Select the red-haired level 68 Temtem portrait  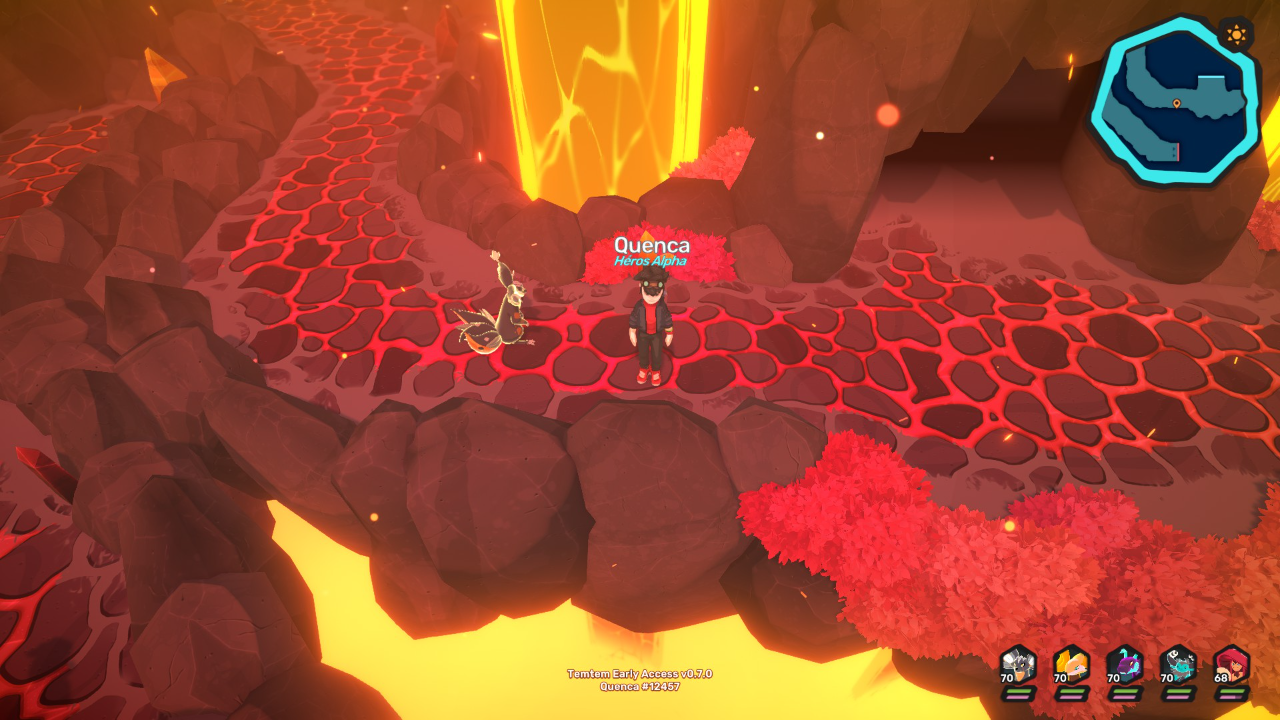click(x=1232, y=666)
